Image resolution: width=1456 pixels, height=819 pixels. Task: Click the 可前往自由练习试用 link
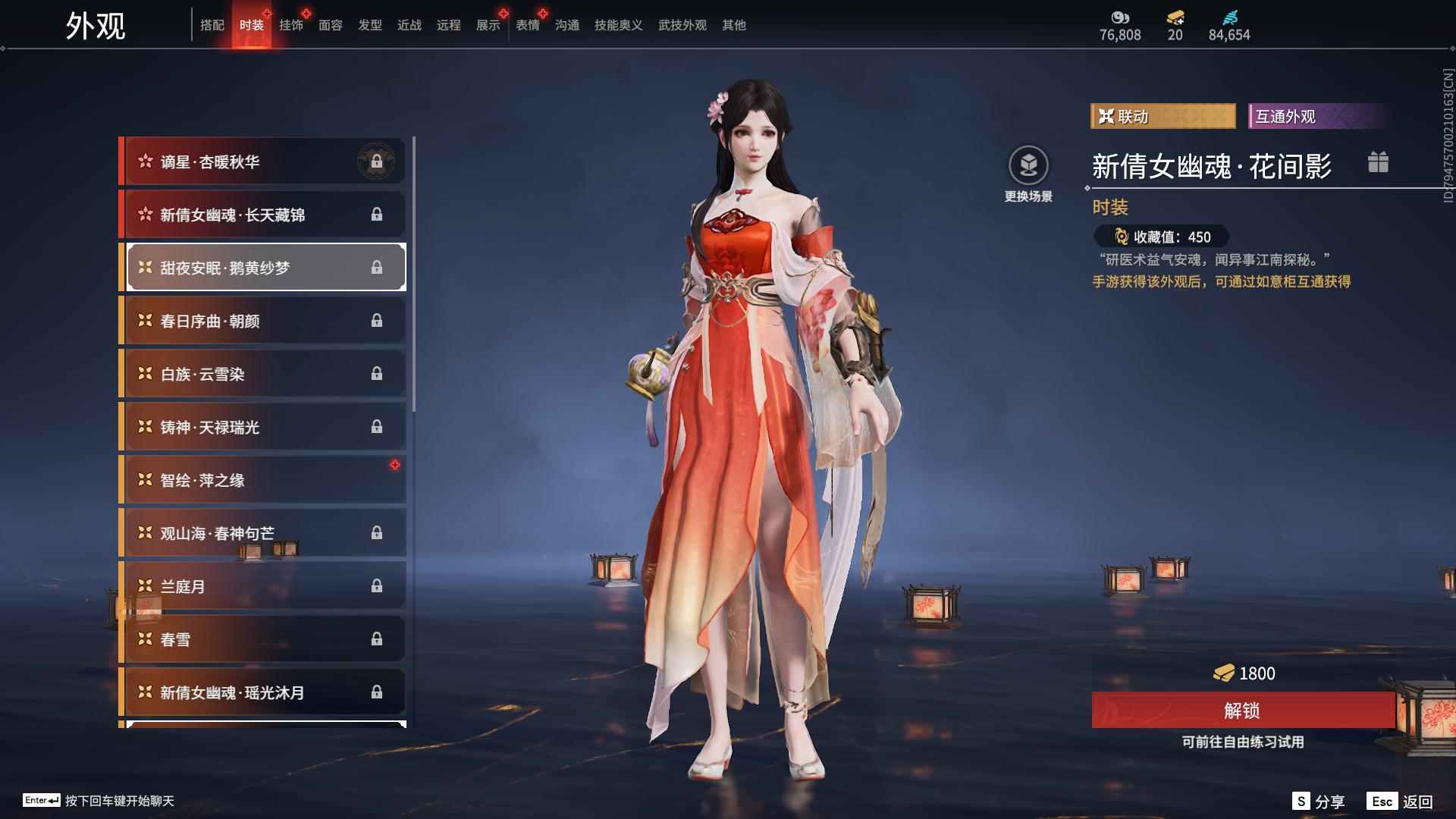tap(1241, 742)
